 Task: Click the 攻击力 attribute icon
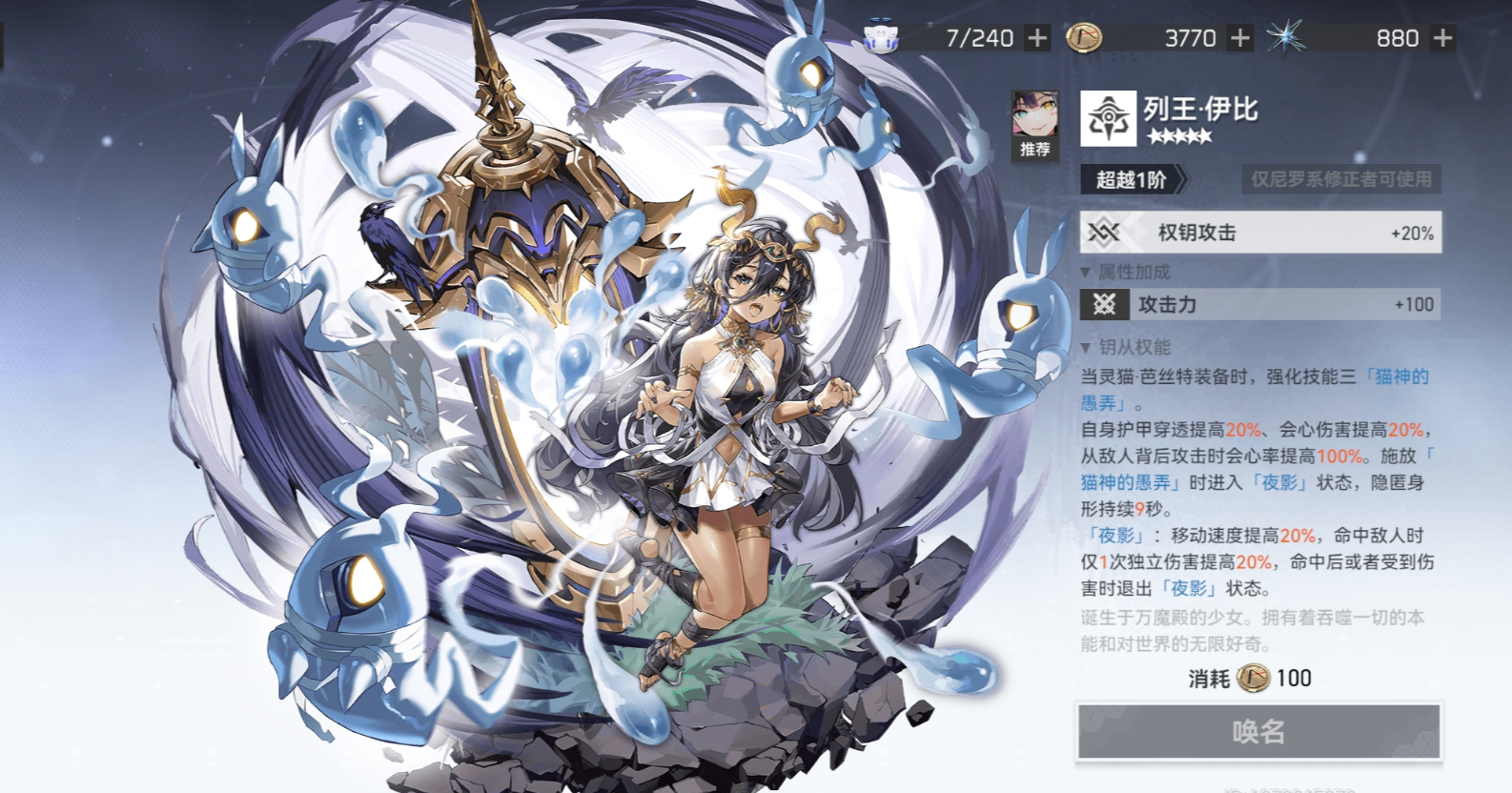[1104, 305]
